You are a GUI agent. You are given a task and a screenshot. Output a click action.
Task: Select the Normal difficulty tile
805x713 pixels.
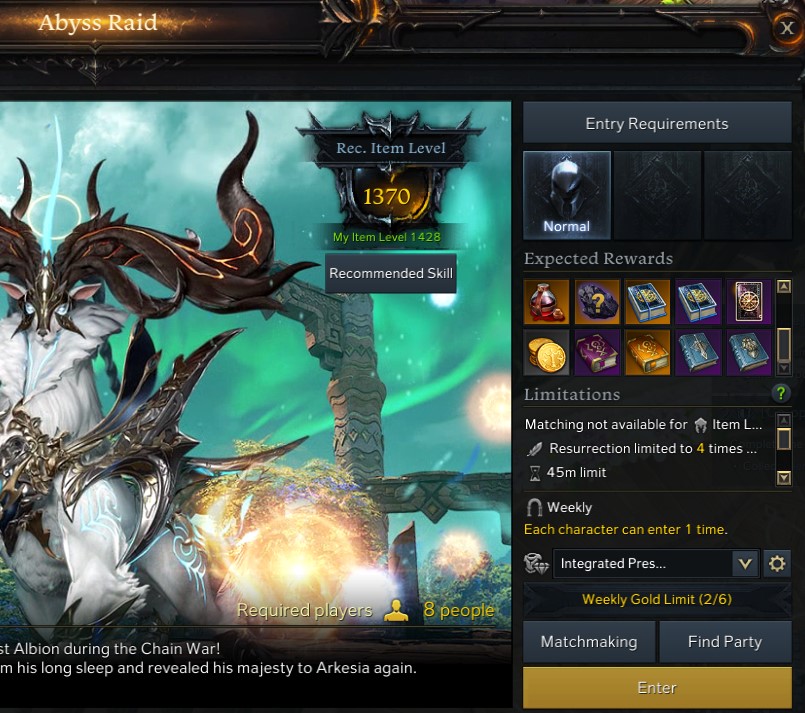(567, 195)
